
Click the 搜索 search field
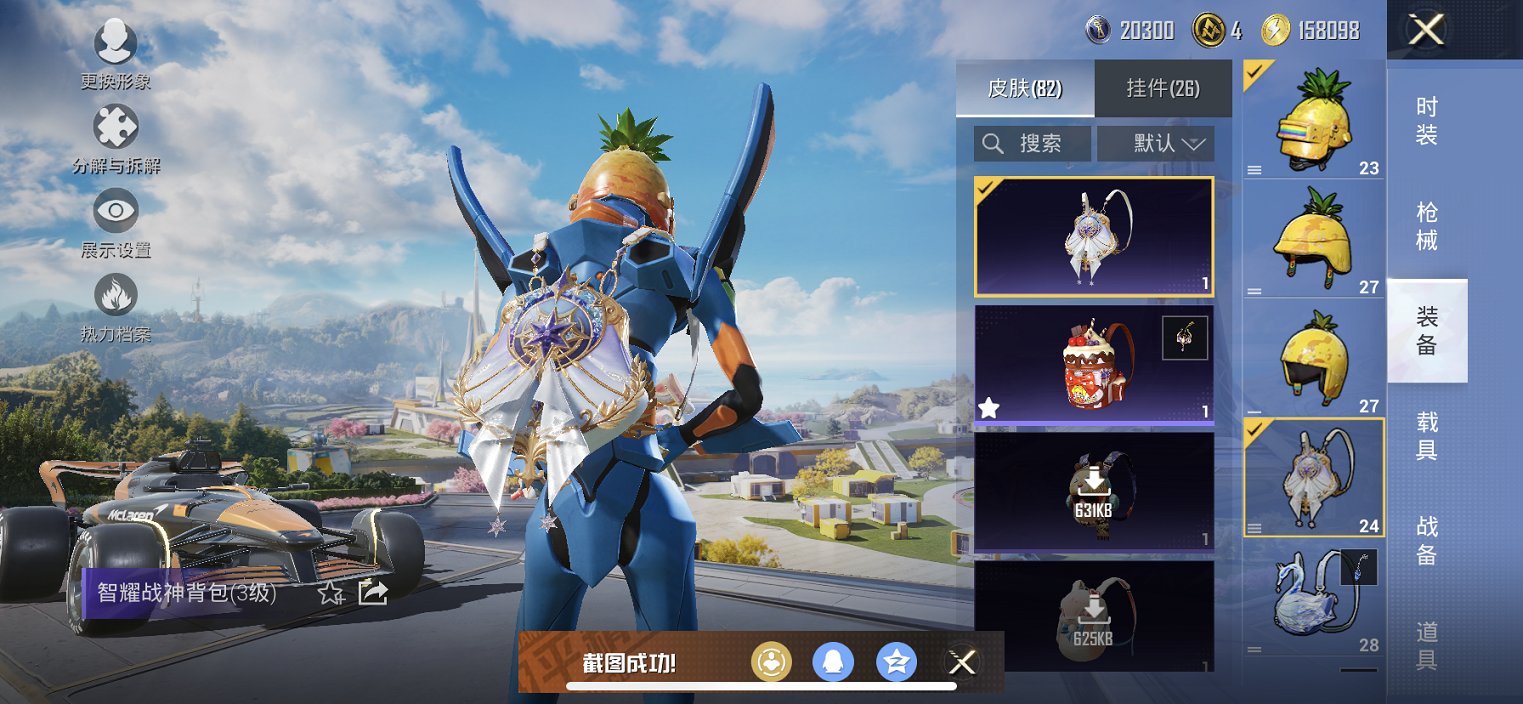coord(1033,144)
